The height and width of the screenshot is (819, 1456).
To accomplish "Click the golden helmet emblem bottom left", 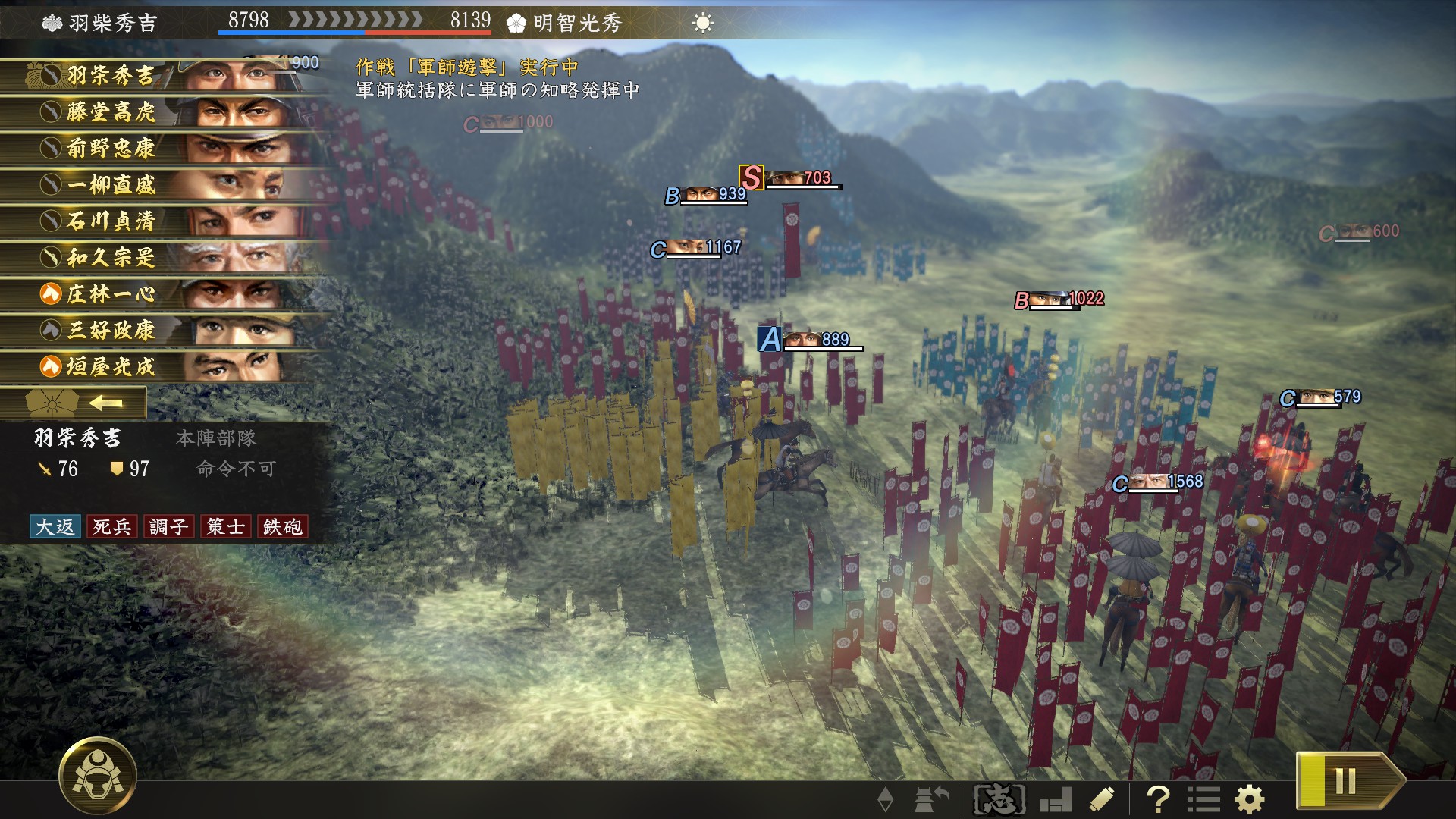I will click(99, 776).
